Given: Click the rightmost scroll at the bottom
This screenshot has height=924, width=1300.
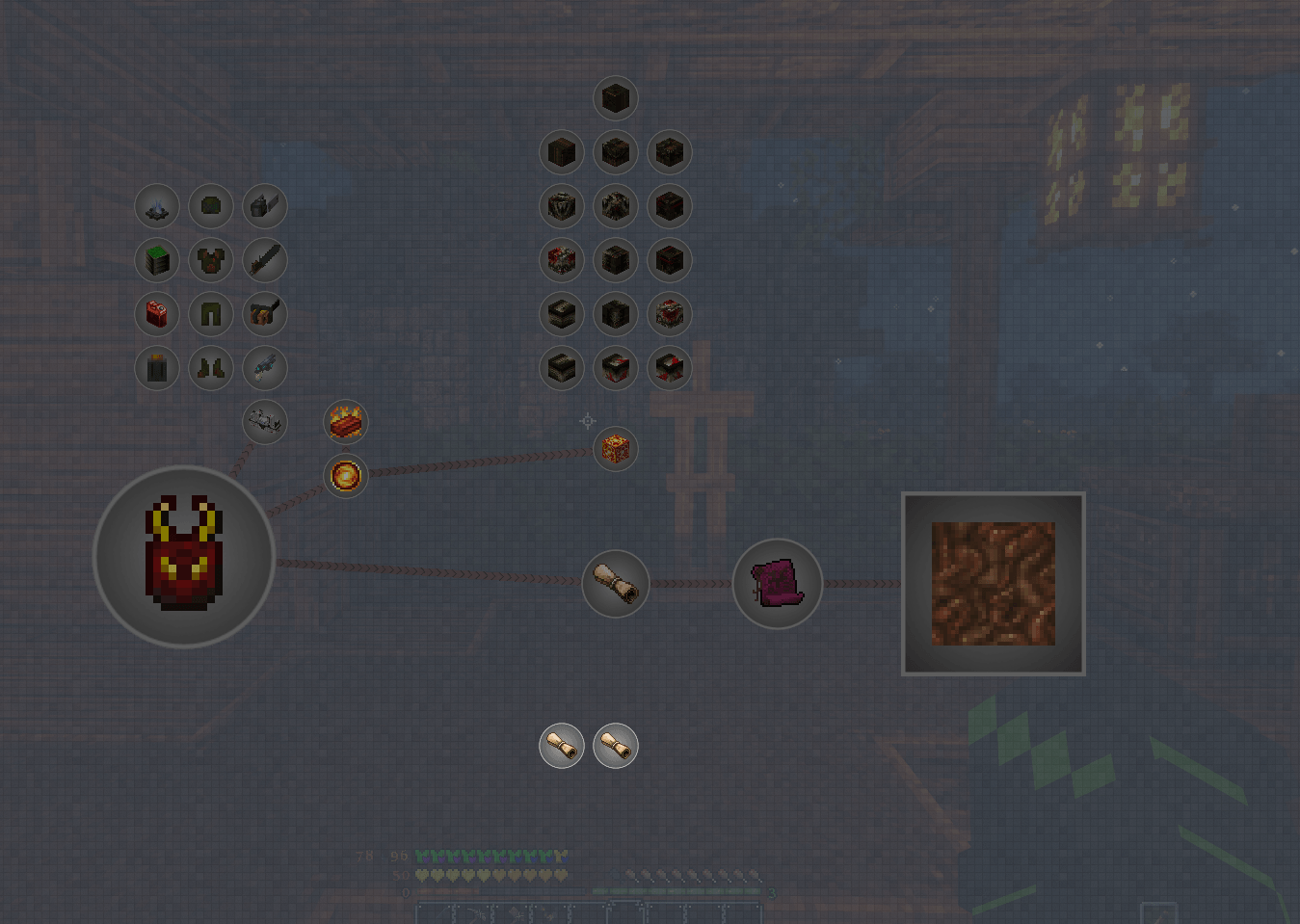Looking at the screenshot, I should (617, 745).
